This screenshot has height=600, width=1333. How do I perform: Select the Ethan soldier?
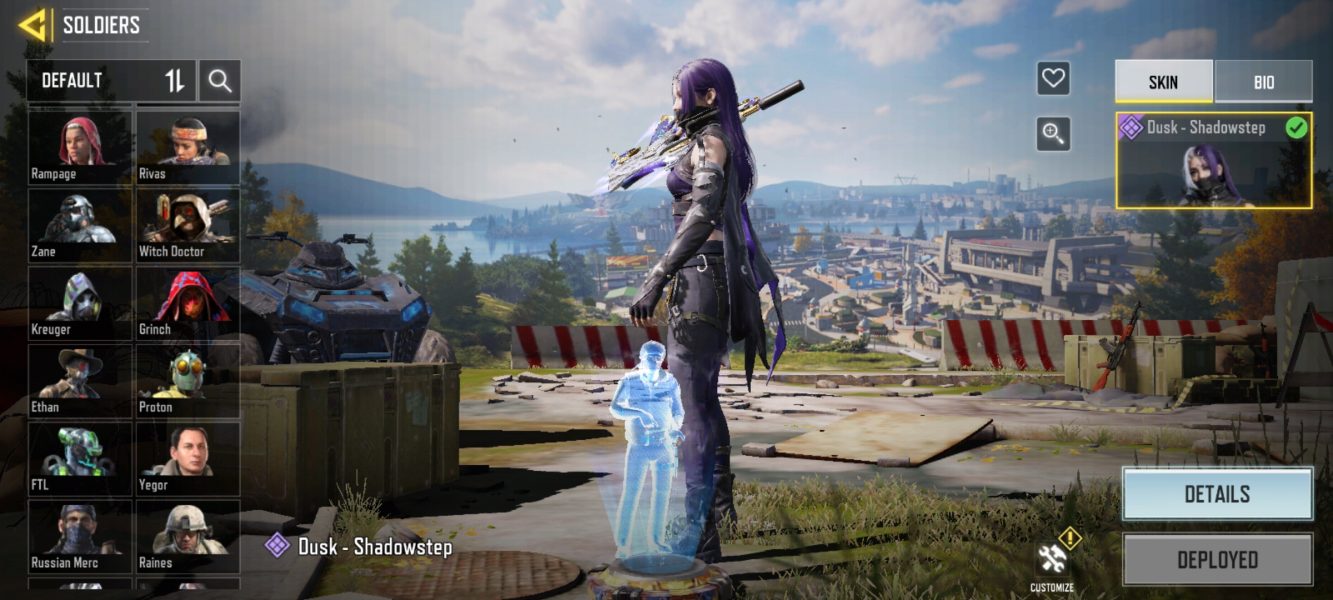[x=80, y=380]
